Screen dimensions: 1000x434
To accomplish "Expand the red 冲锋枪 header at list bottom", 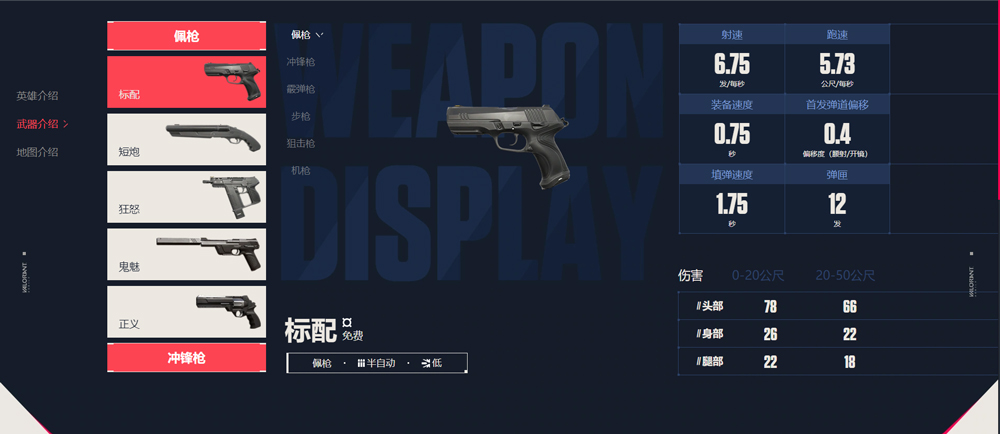I will [187, 358].
